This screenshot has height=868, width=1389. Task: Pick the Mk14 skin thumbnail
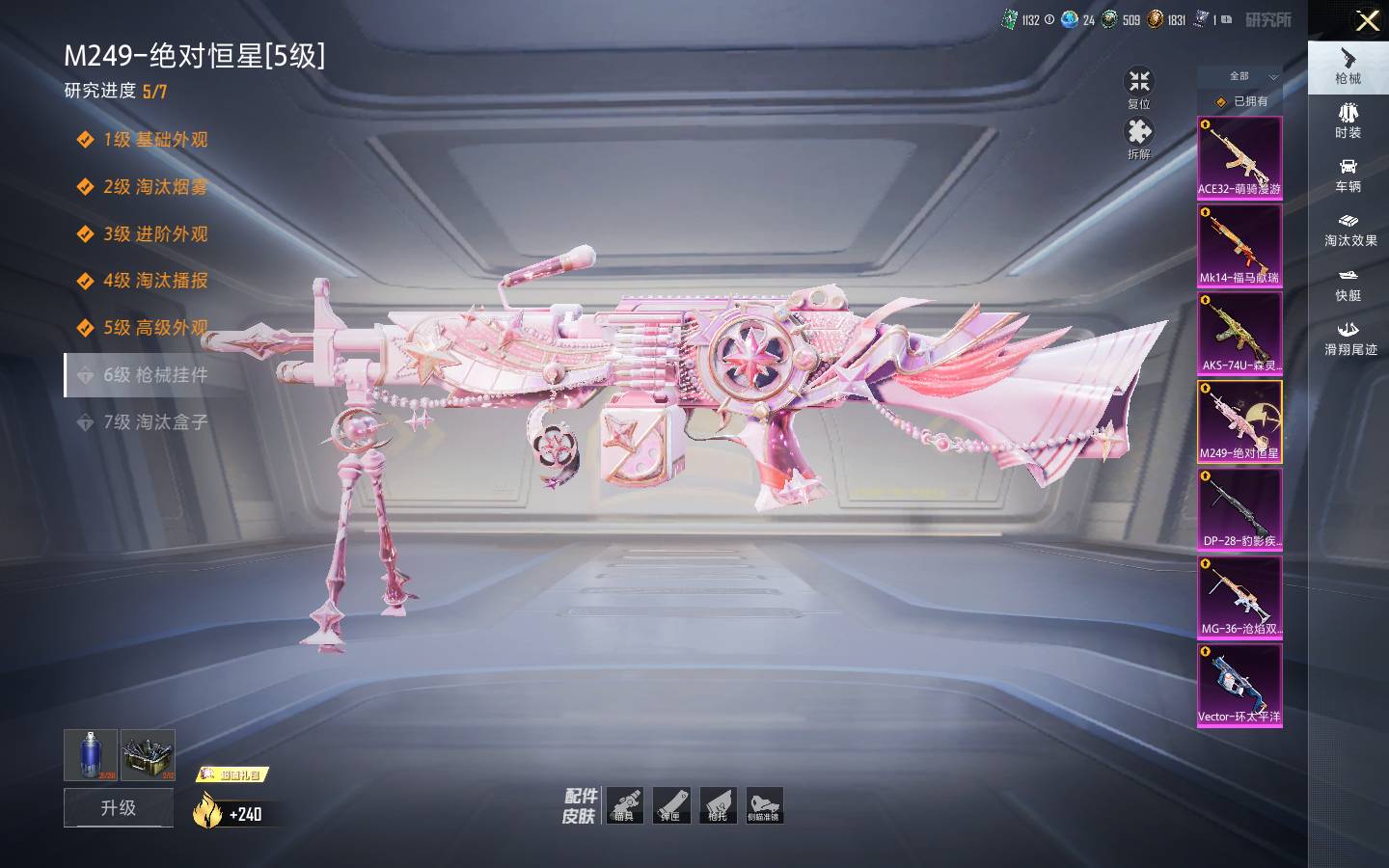(1239, 246)
